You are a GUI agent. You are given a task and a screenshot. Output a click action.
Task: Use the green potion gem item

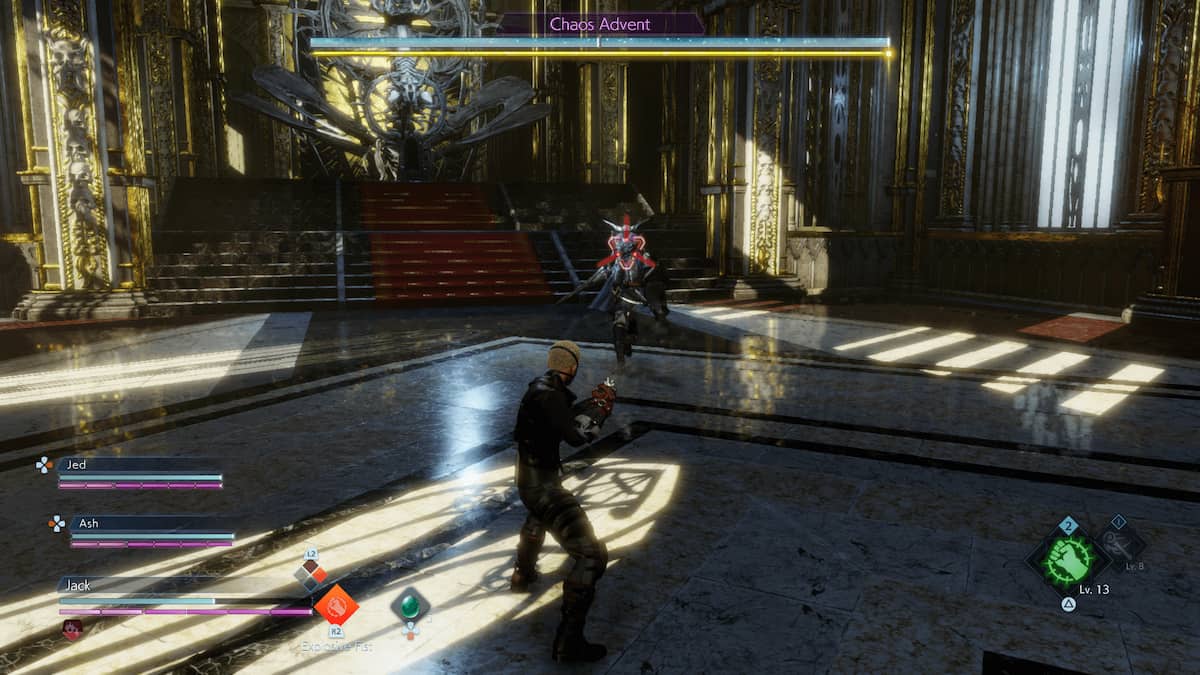click(409, 606)
